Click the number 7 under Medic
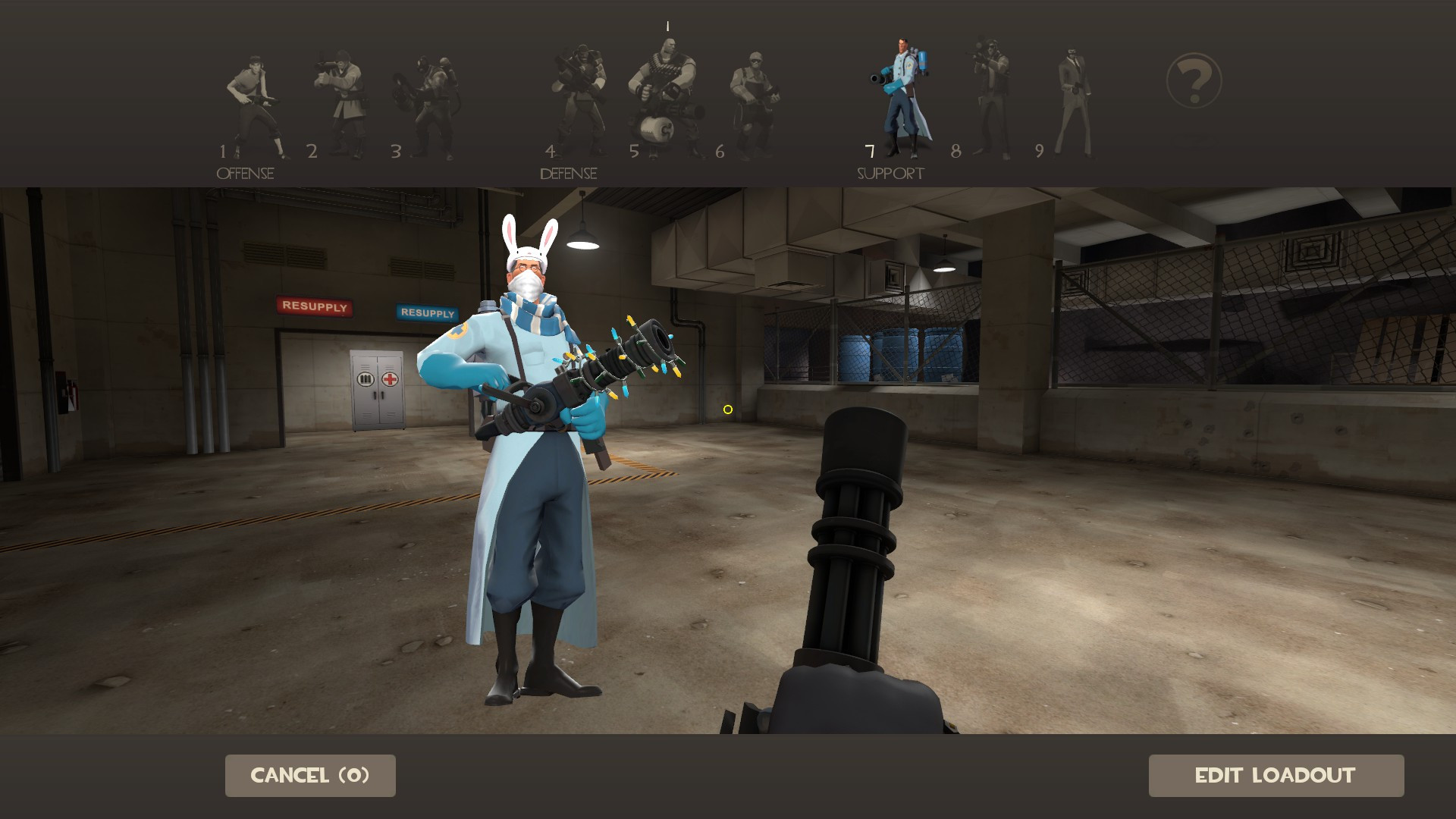 (x=867, y=152)
